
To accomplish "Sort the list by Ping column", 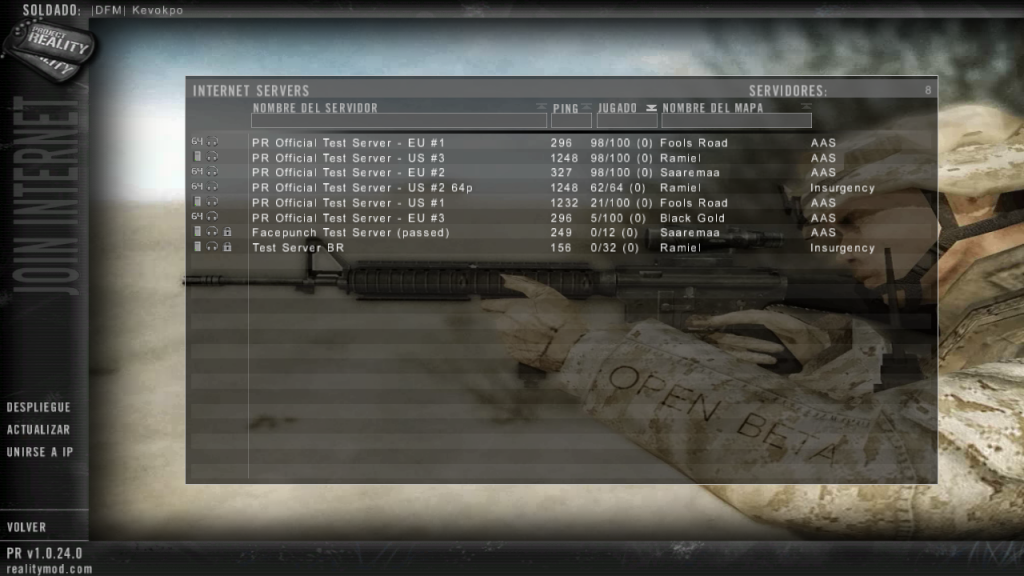I will click(566, 107).
